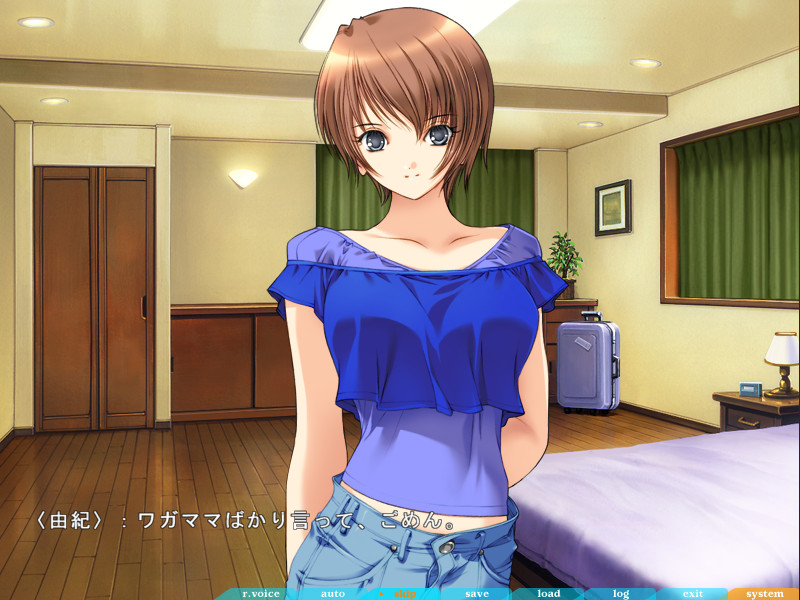Replay the voice with r.voice
This screenshot has height=600, width=800.
click(x=262, y=593)
